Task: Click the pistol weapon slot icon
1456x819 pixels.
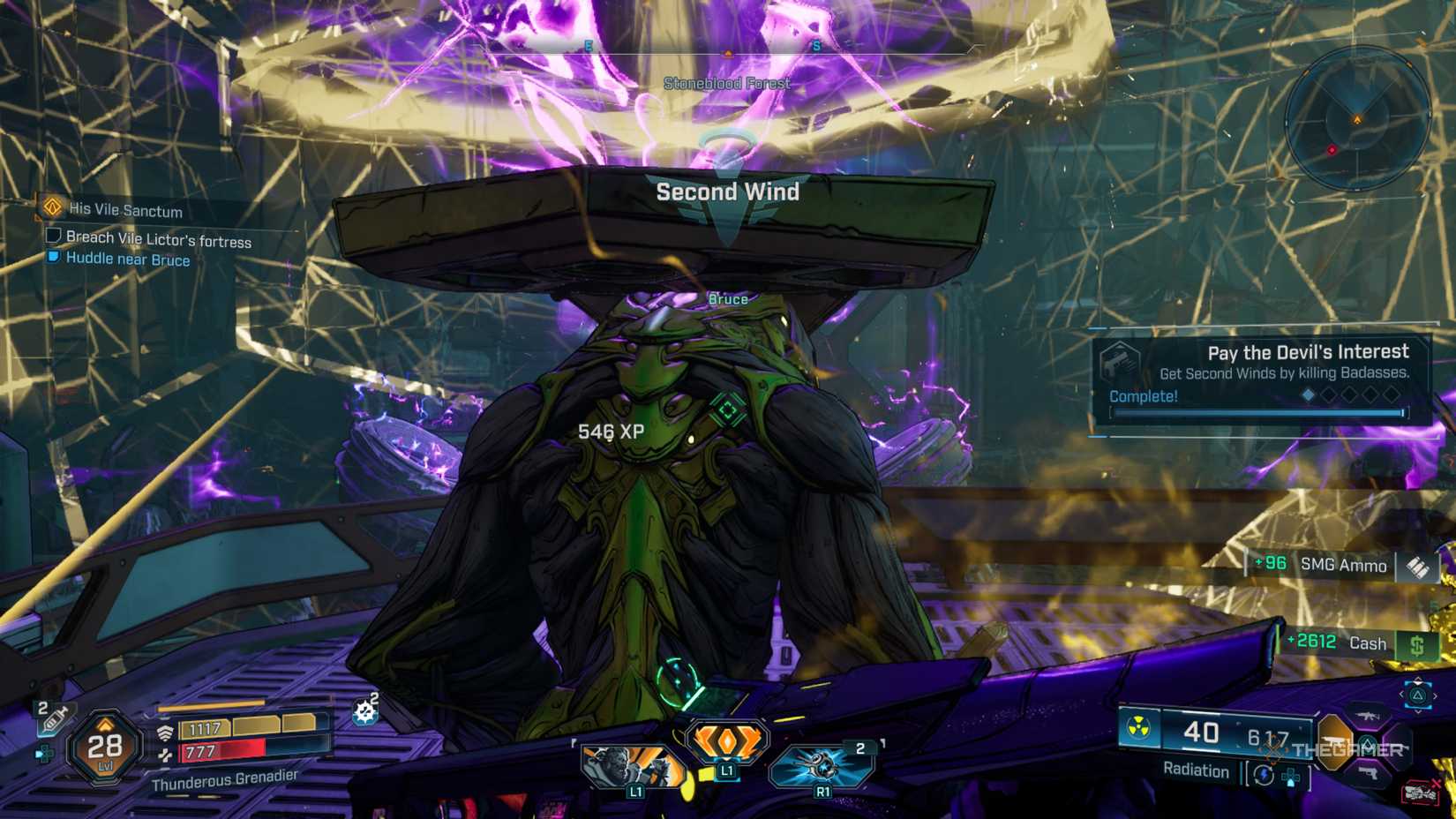Action: pyautogui.click(x=1370, y=773)
